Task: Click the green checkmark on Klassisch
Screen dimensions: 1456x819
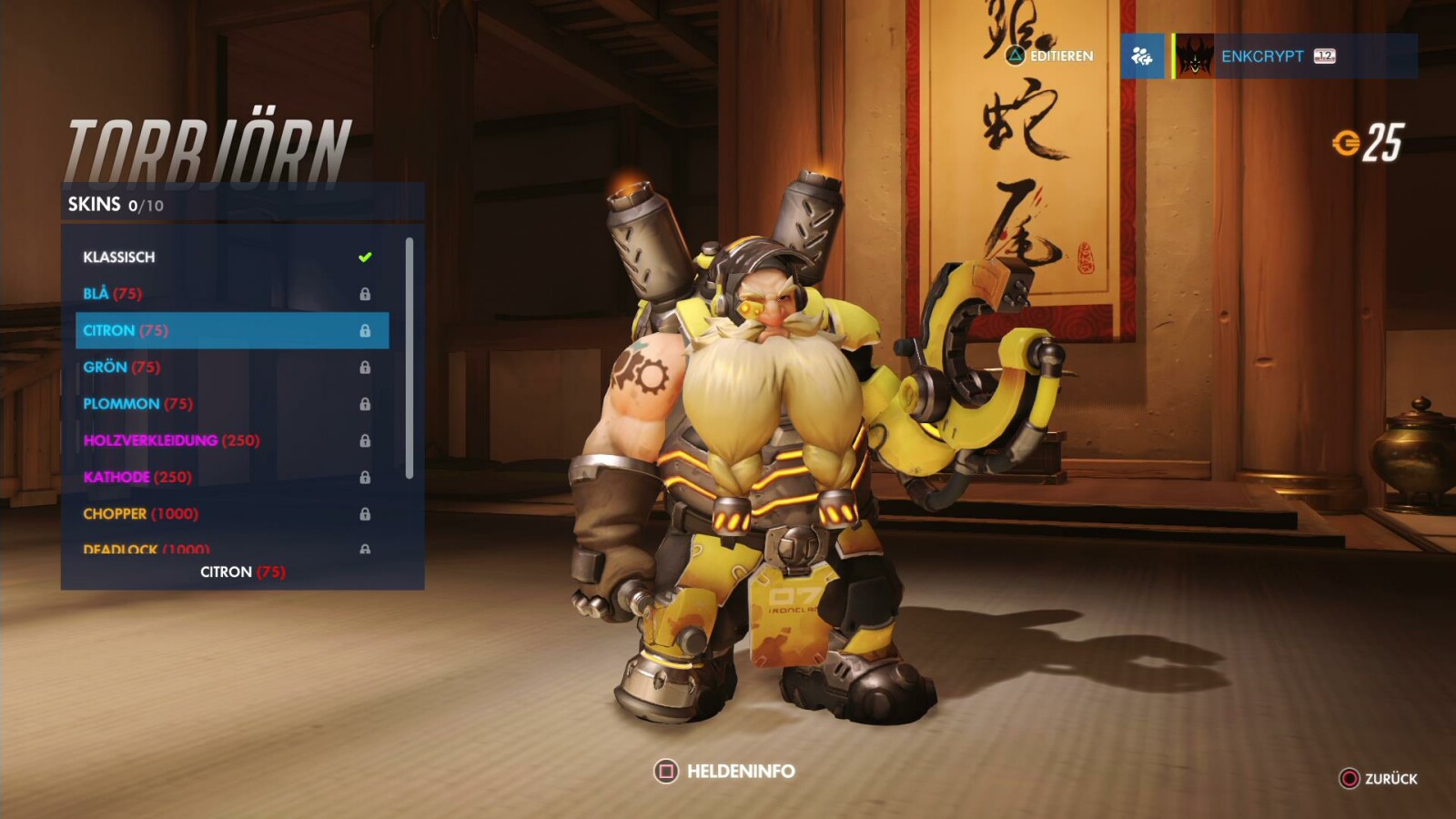Action: tap(365, 257)
